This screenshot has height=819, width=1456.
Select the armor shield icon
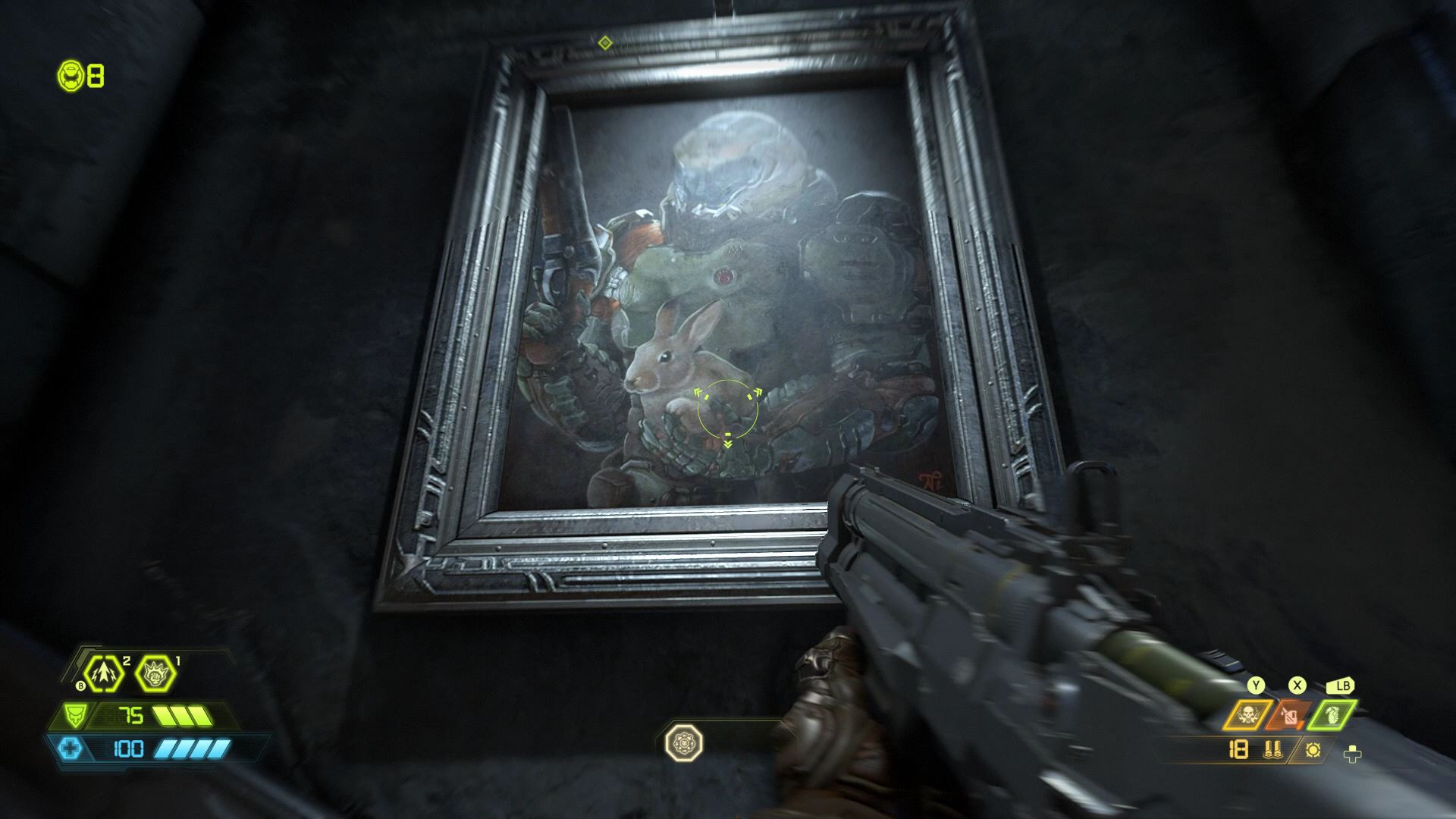point(74,715)
